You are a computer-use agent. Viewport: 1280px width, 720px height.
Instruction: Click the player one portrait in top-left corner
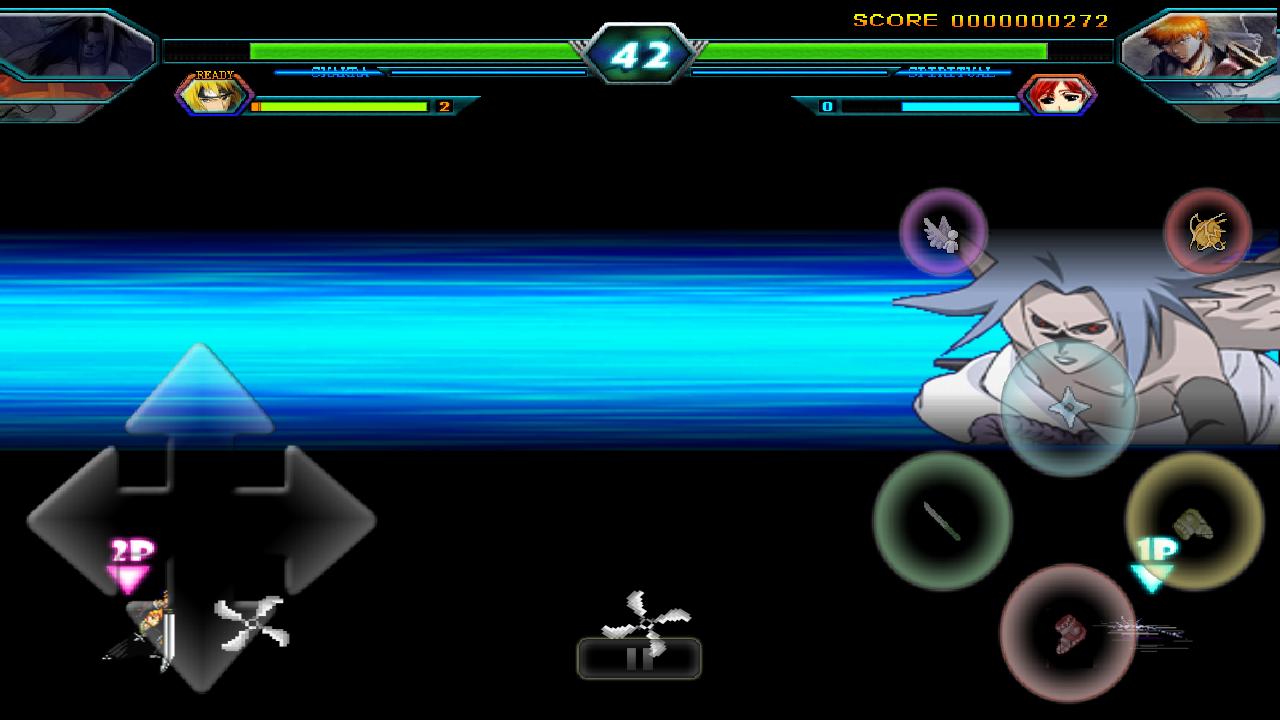(75, 45)
